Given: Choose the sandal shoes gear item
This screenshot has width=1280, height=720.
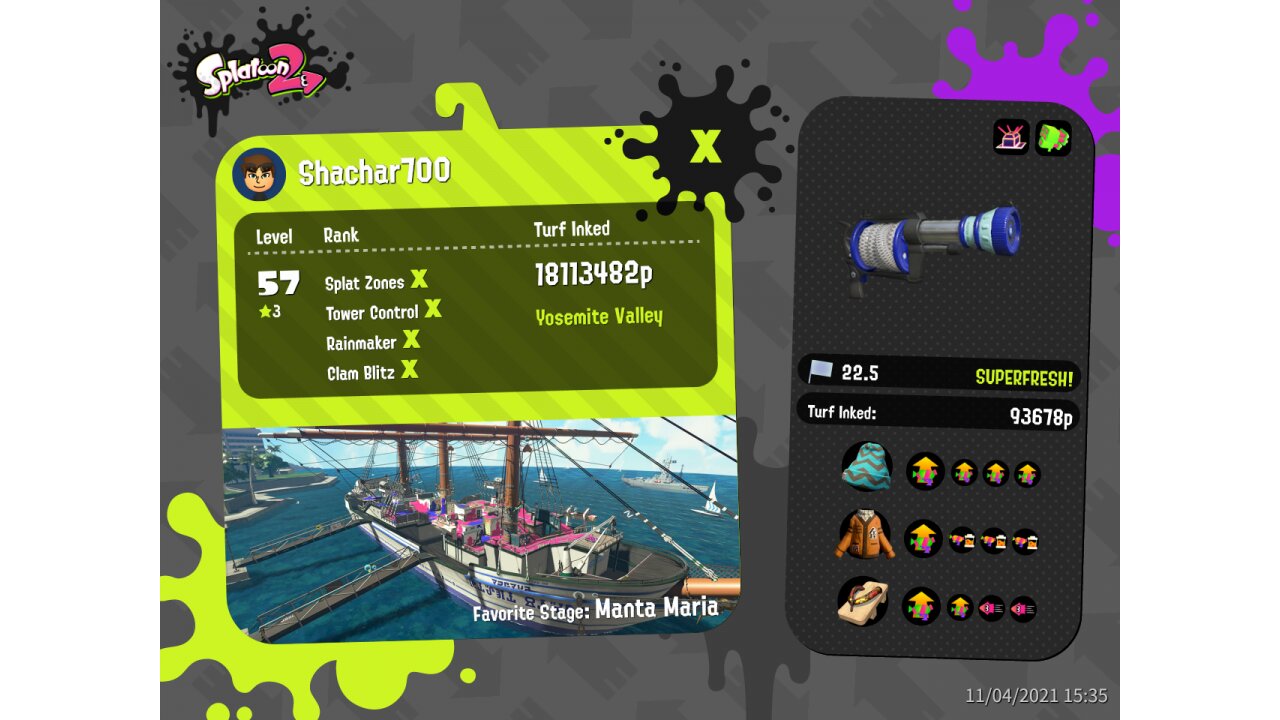Looking at the screenshot, I should (x=864, y=604).
